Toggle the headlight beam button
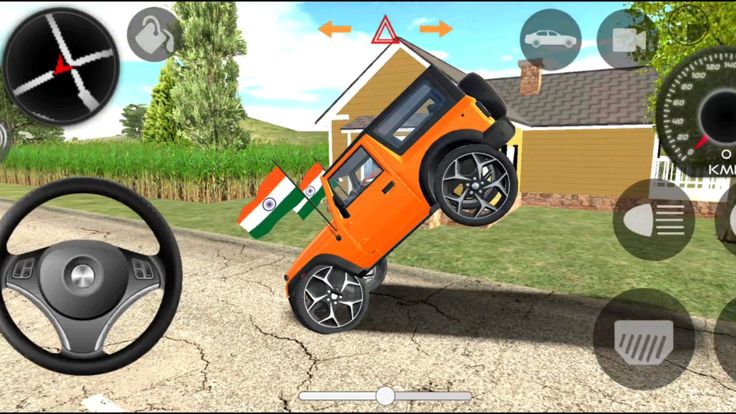The height and width of the screenshot is (414, 736). click(654, 220)
